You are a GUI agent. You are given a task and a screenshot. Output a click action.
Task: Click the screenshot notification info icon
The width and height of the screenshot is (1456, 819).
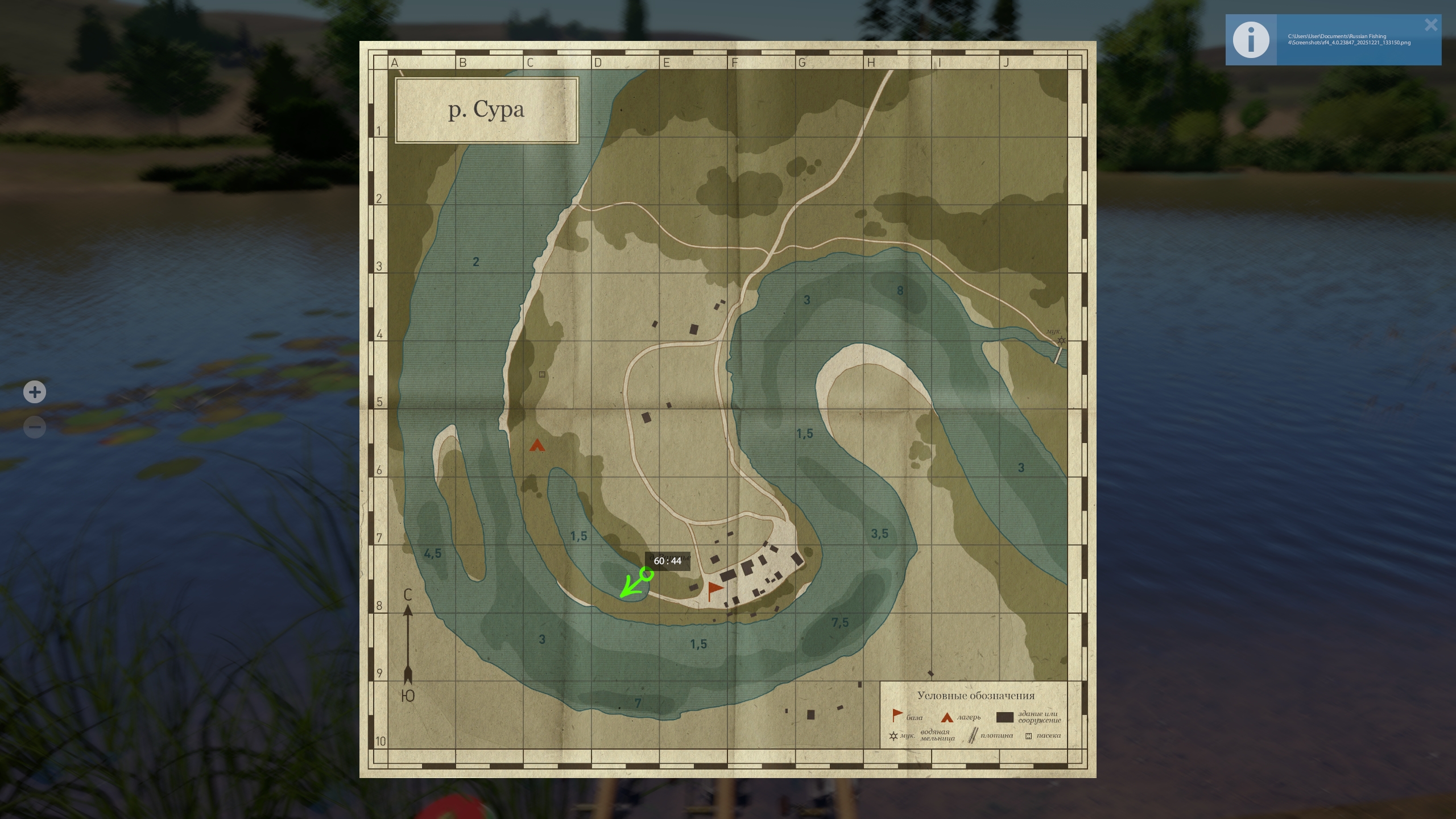pyautogui.click(x=1251, y=40)
